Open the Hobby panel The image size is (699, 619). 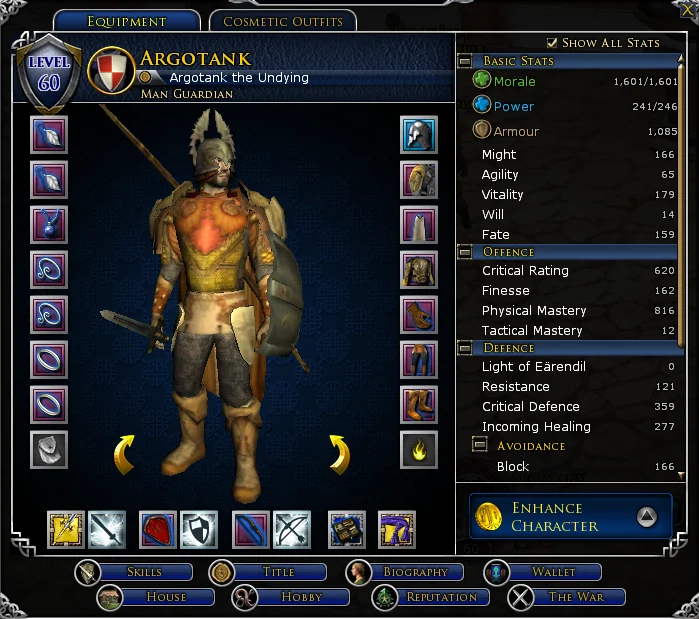coord(300,597)
